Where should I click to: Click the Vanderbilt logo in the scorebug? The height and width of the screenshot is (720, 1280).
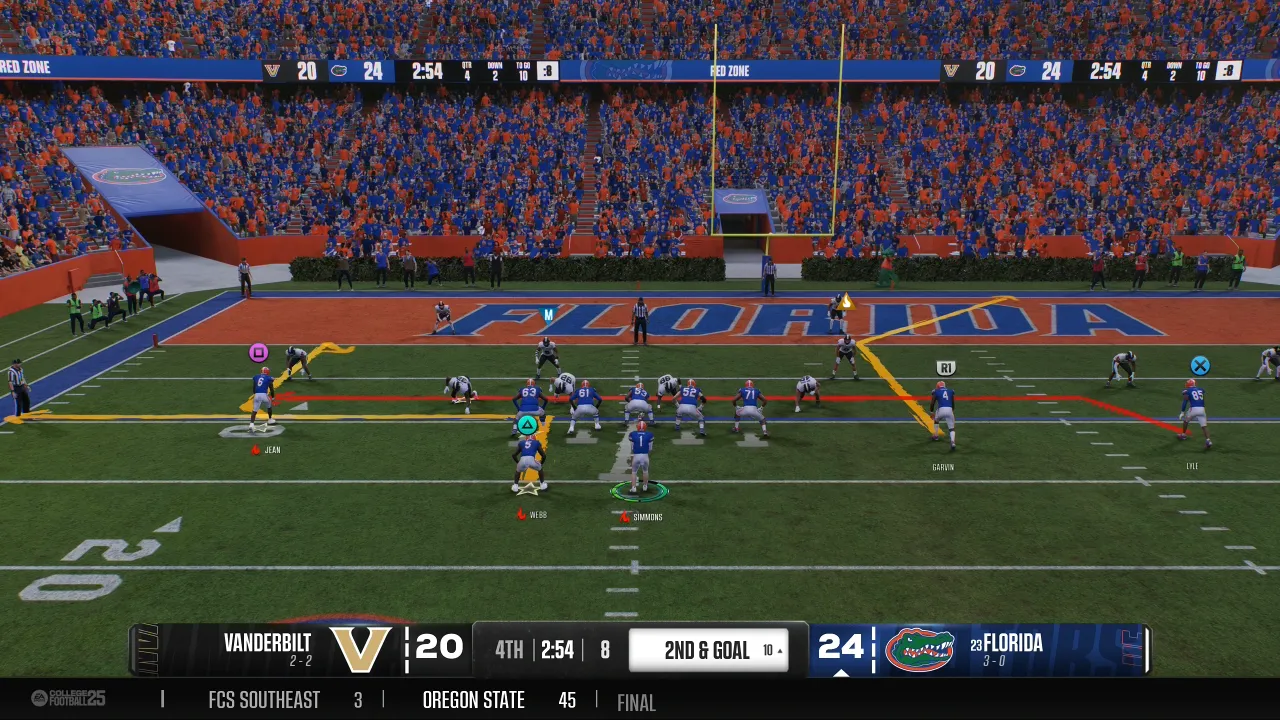point(361,649)
